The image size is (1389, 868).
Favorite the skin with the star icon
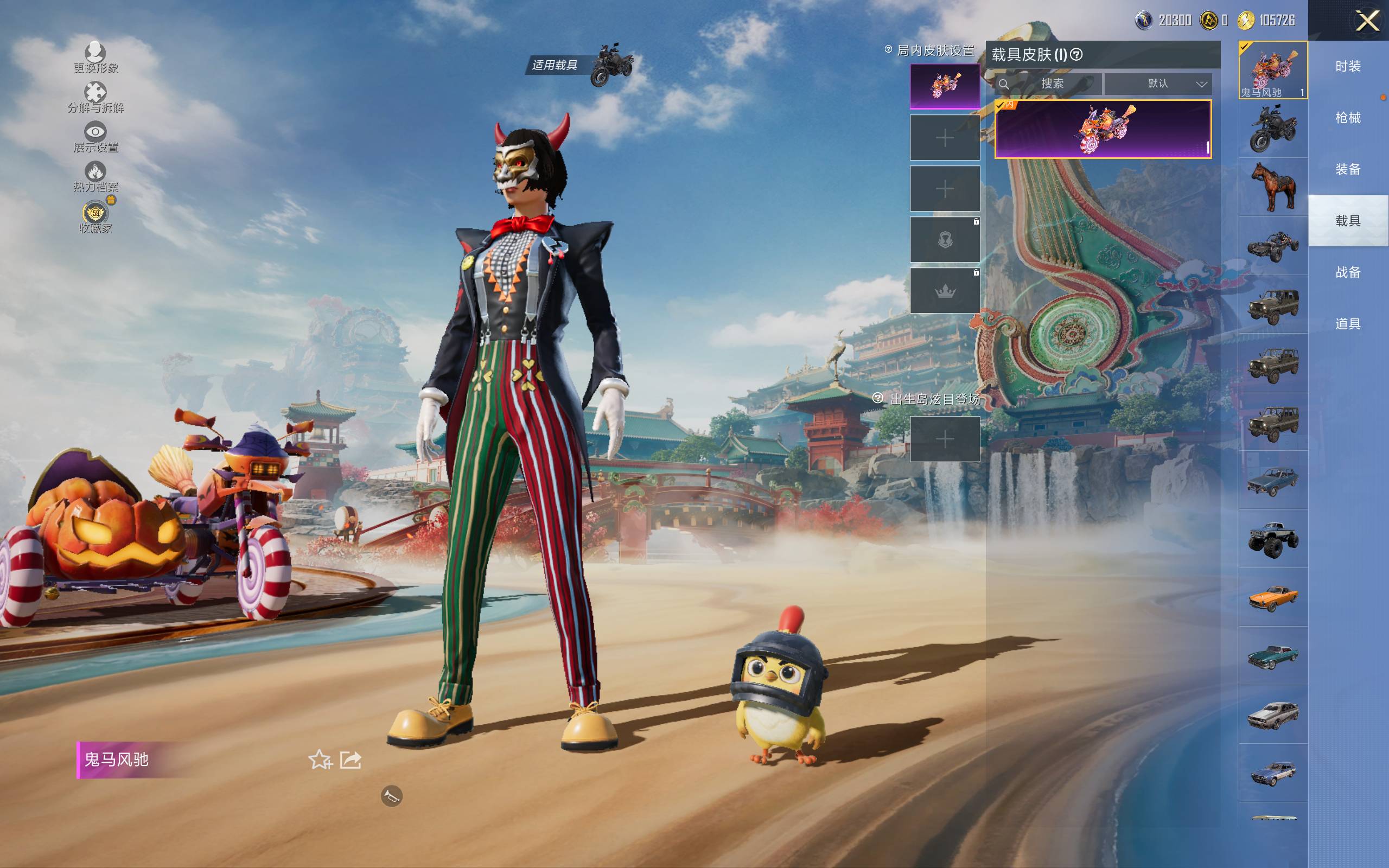[320, 760]
